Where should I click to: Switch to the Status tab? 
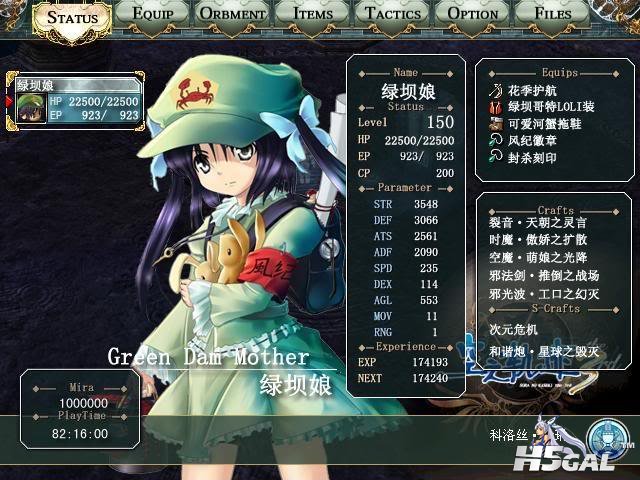tap(72, 17)
